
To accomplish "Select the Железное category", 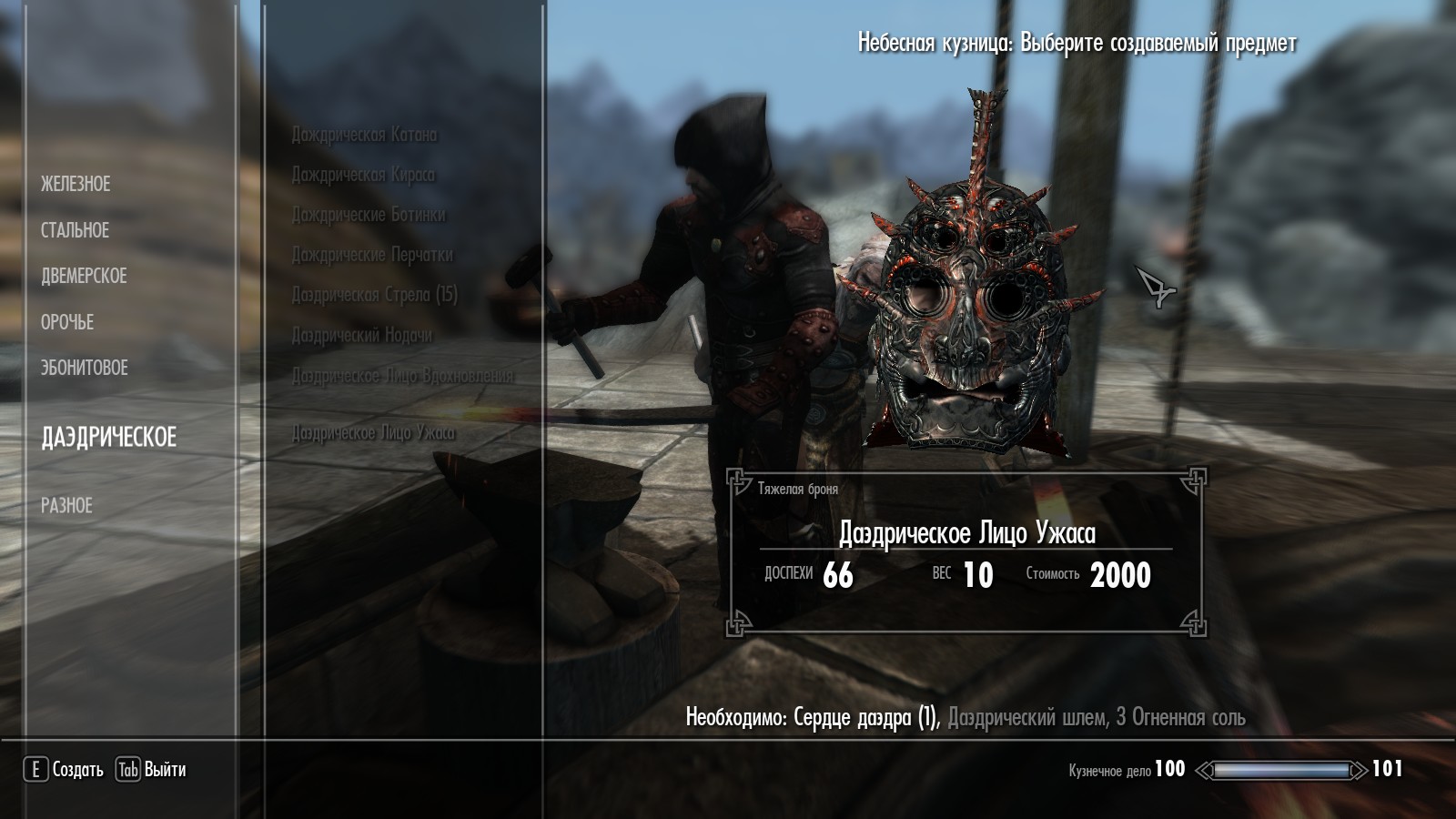I will (76, 184).
